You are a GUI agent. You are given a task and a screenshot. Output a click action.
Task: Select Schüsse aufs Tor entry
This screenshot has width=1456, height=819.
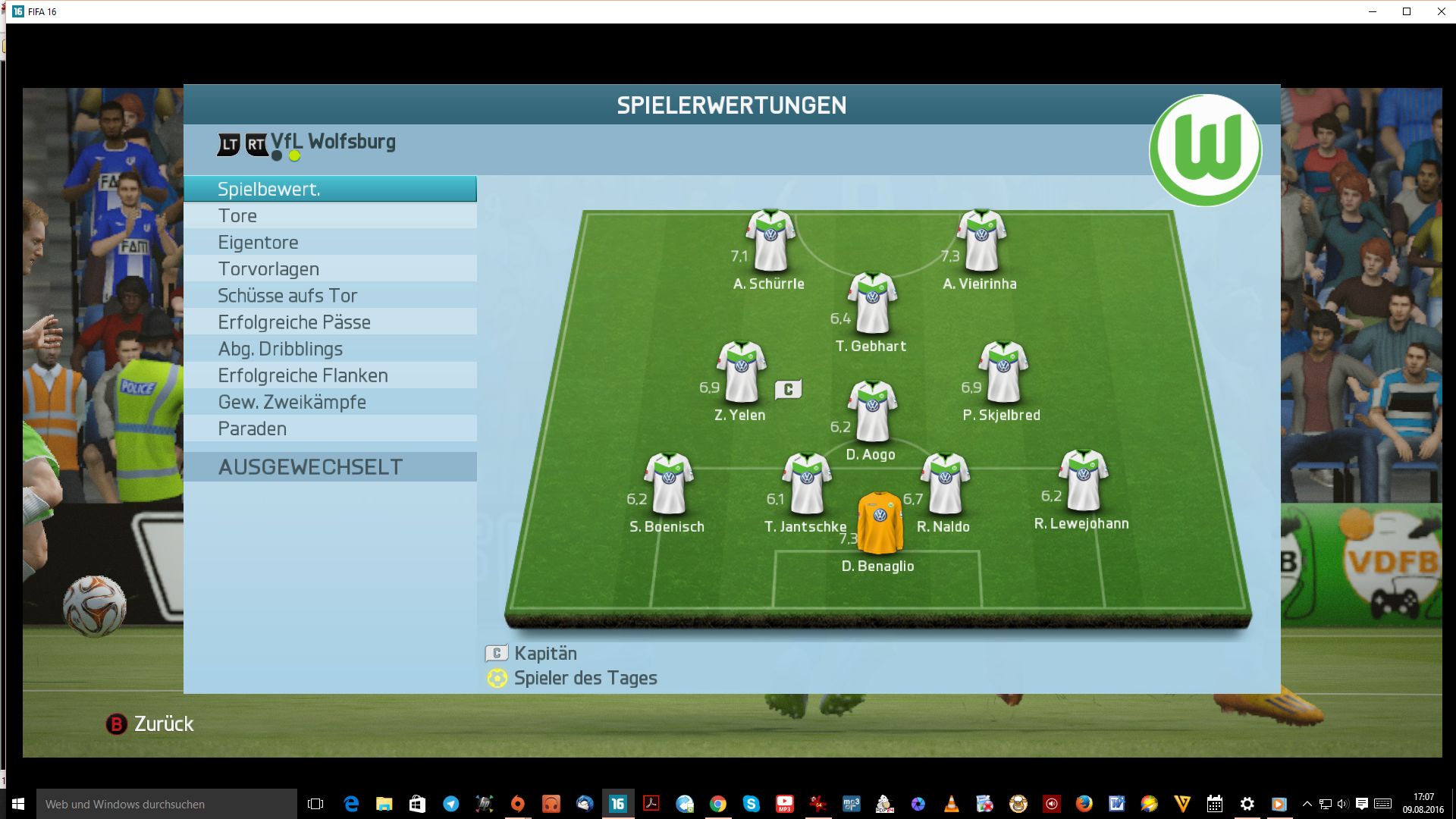click(x=330, y=296)
